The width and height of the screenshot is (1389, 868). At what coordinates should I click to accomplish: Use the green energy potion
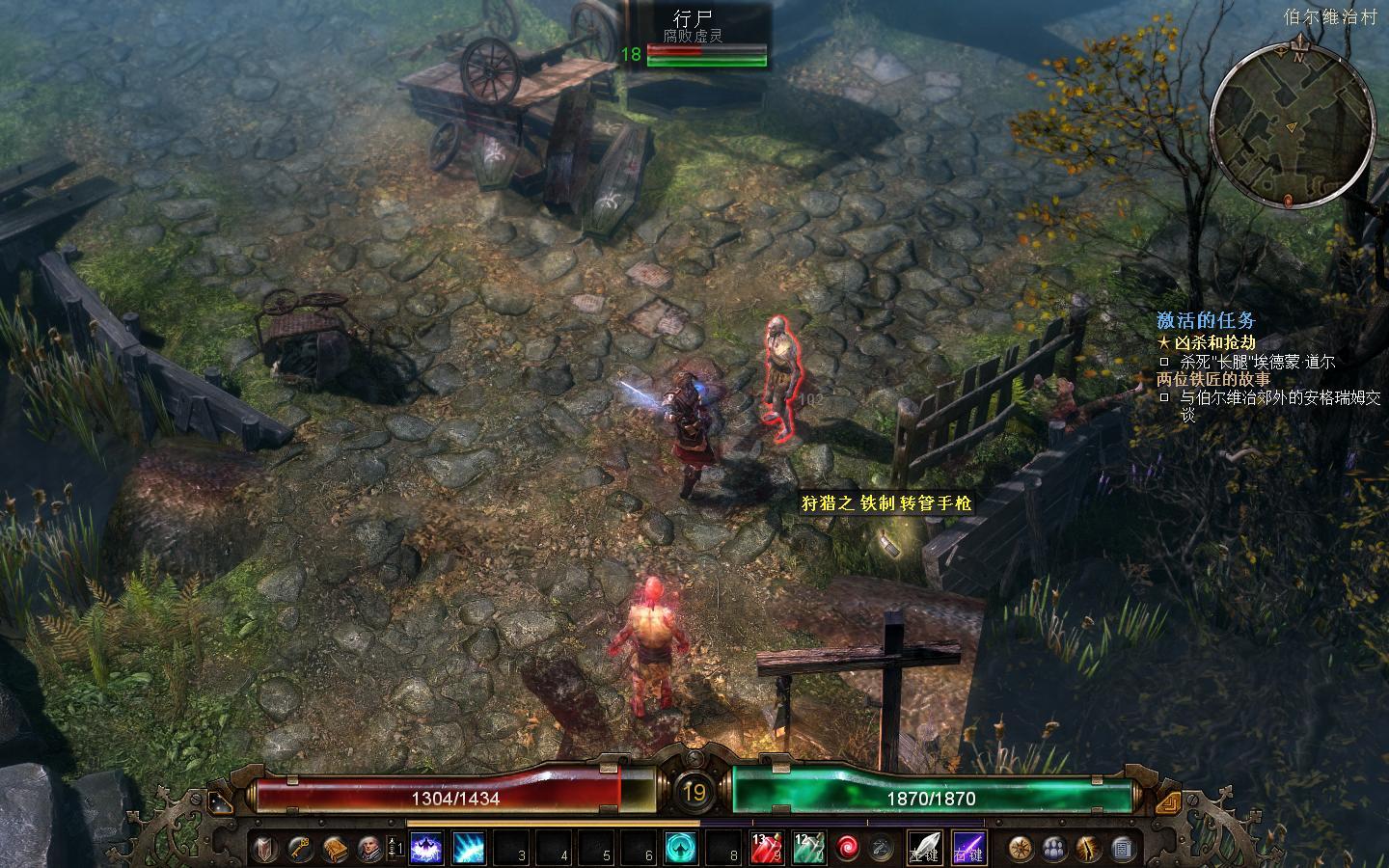click(808, 849)
